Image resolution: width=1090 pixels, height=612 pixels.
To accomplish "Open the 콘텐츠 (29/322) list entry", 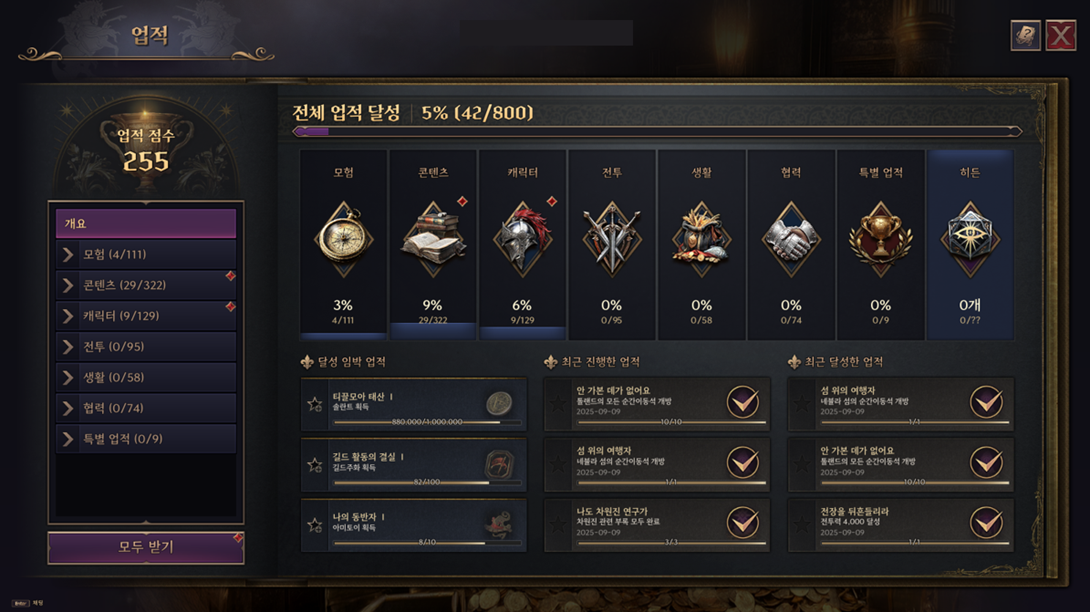I will coord(146,285).
